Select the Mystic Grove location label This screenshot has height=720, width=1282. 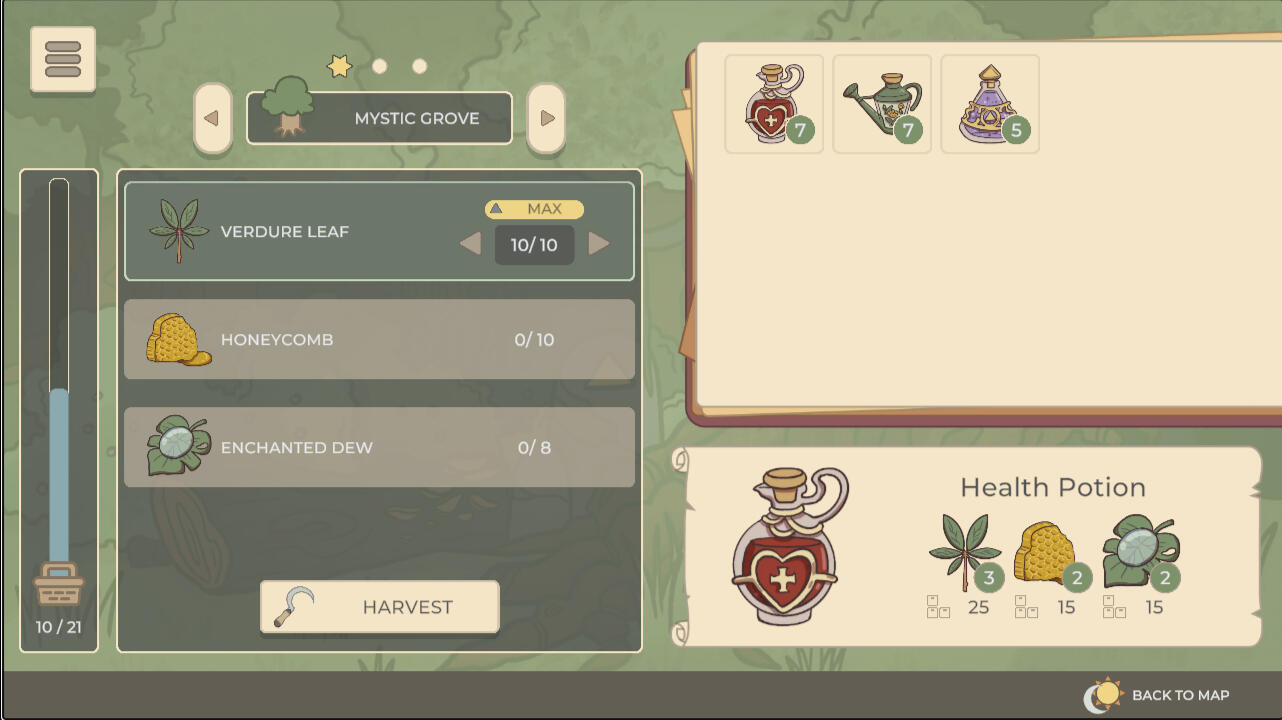tap(380, 118)
